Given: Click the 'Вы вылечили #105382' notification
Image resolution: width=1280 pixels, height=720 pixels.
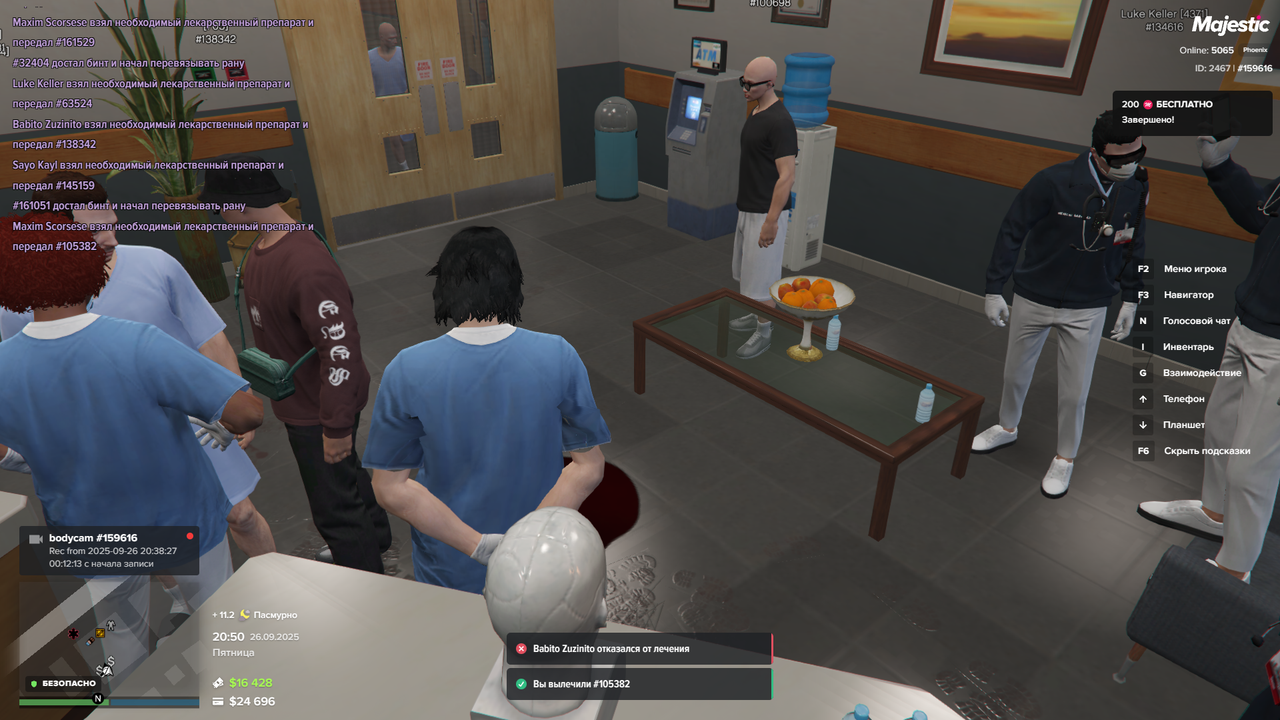Looking at the screenshot, I should [638, 684].
